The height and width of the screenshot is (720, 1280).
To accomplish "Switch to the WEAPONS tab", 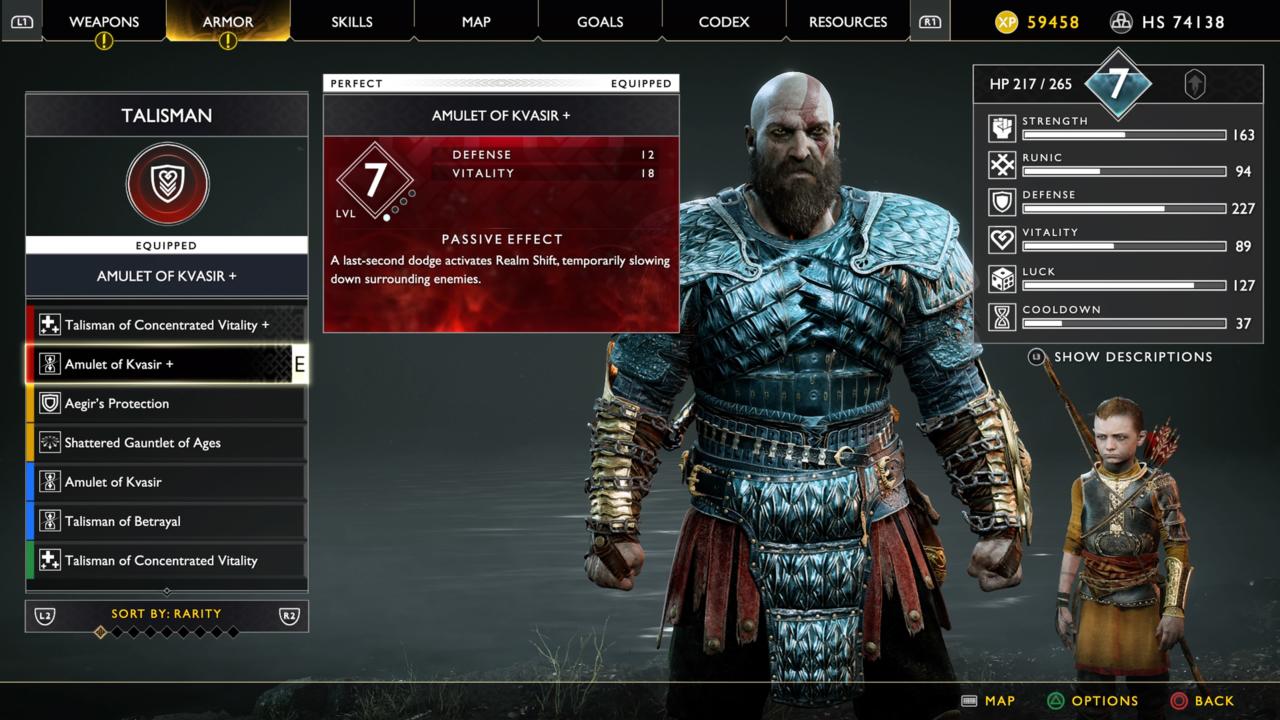I will (103, 21).
